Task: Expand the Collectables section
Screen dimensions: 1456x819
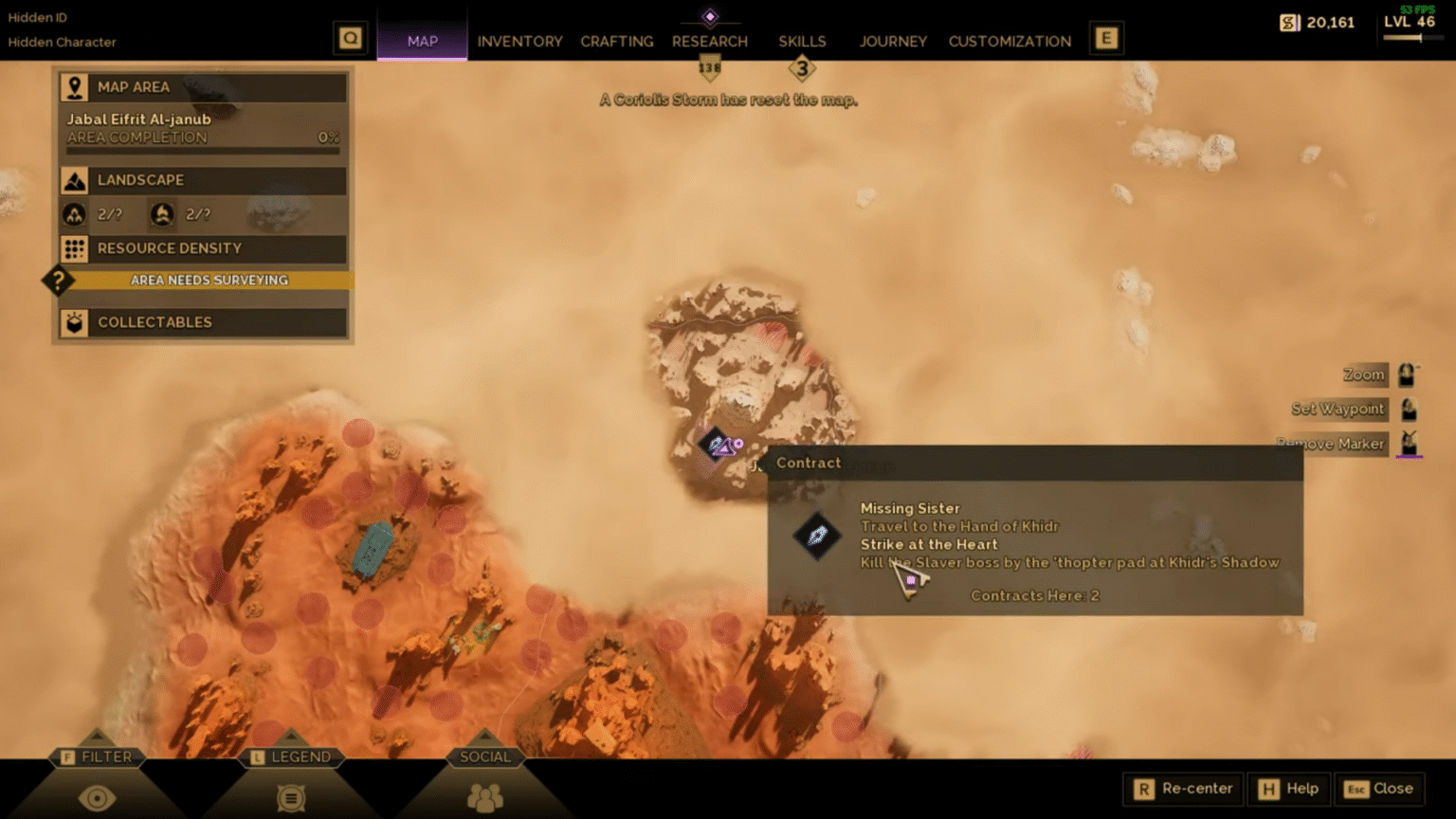Action: pos(202,322)
